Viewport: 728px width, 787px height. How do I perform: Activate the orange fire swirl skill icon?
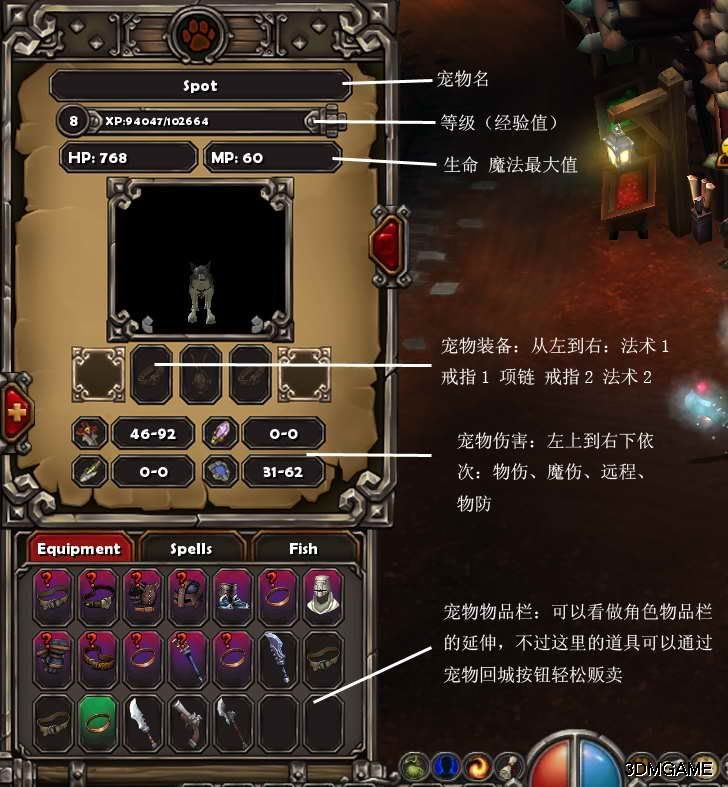pos(479,768)
